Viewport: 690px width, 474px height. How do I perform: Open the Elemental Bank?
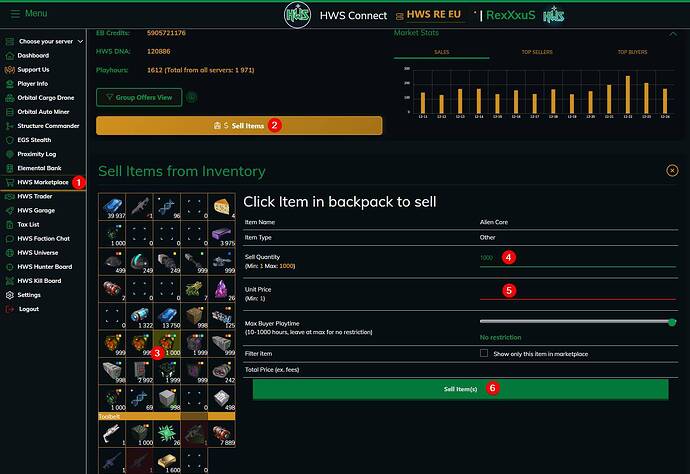40,168
